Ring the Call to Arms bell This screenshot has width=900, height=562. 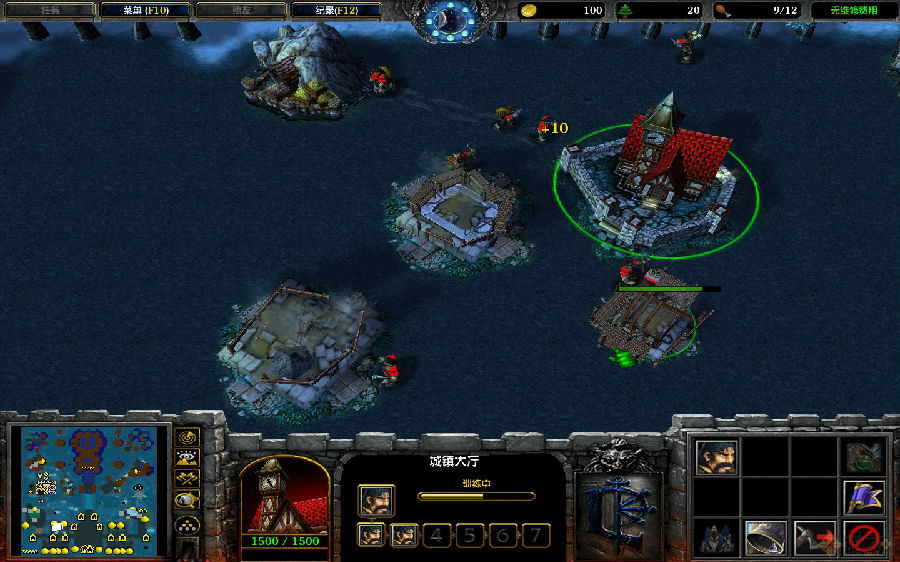(764, 537)
